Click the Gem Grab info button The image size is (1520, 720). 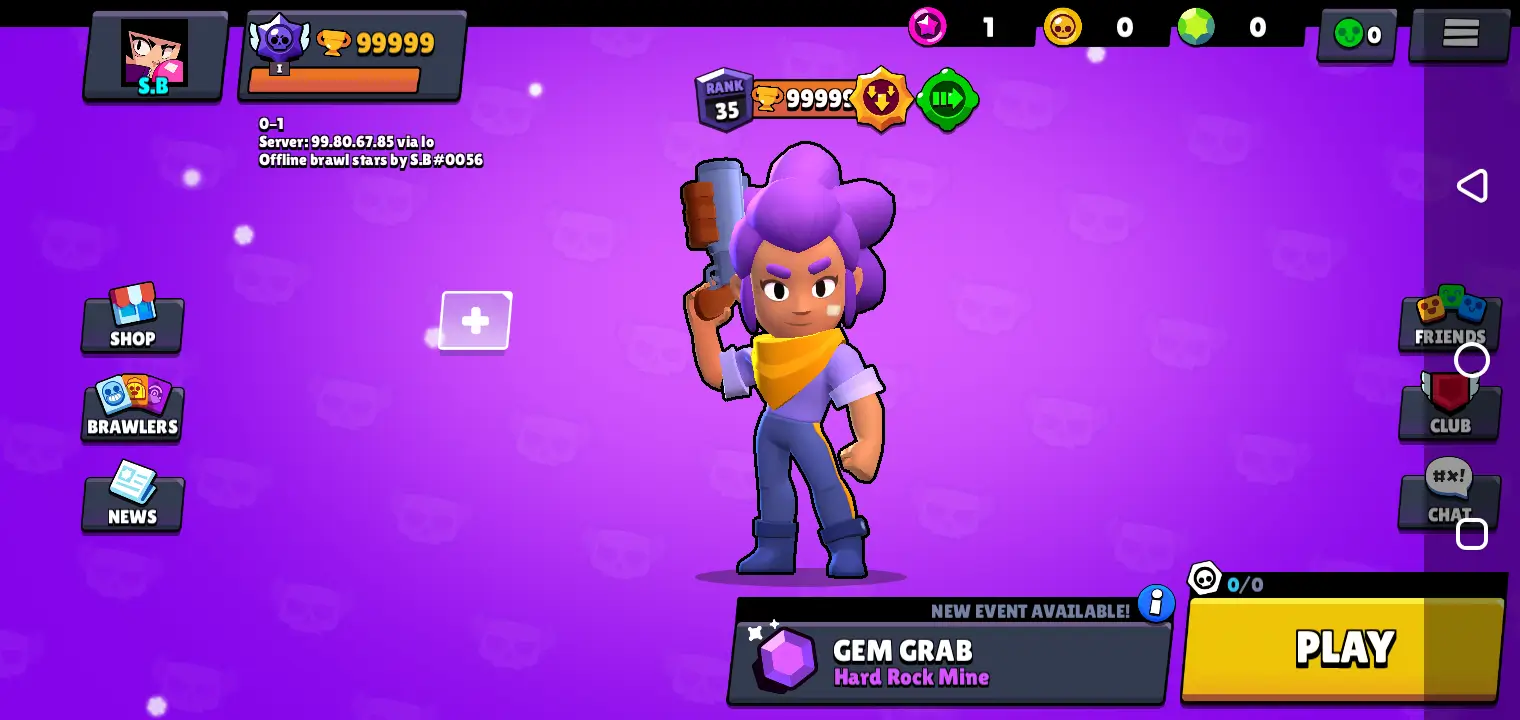1157,604
